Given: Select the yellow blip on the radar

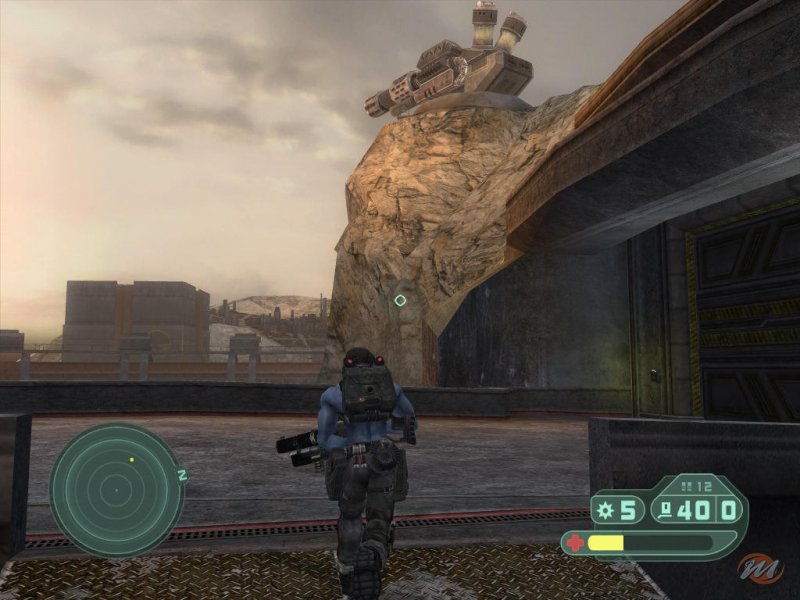Looking at the screenshot, I should coord(131,460).
